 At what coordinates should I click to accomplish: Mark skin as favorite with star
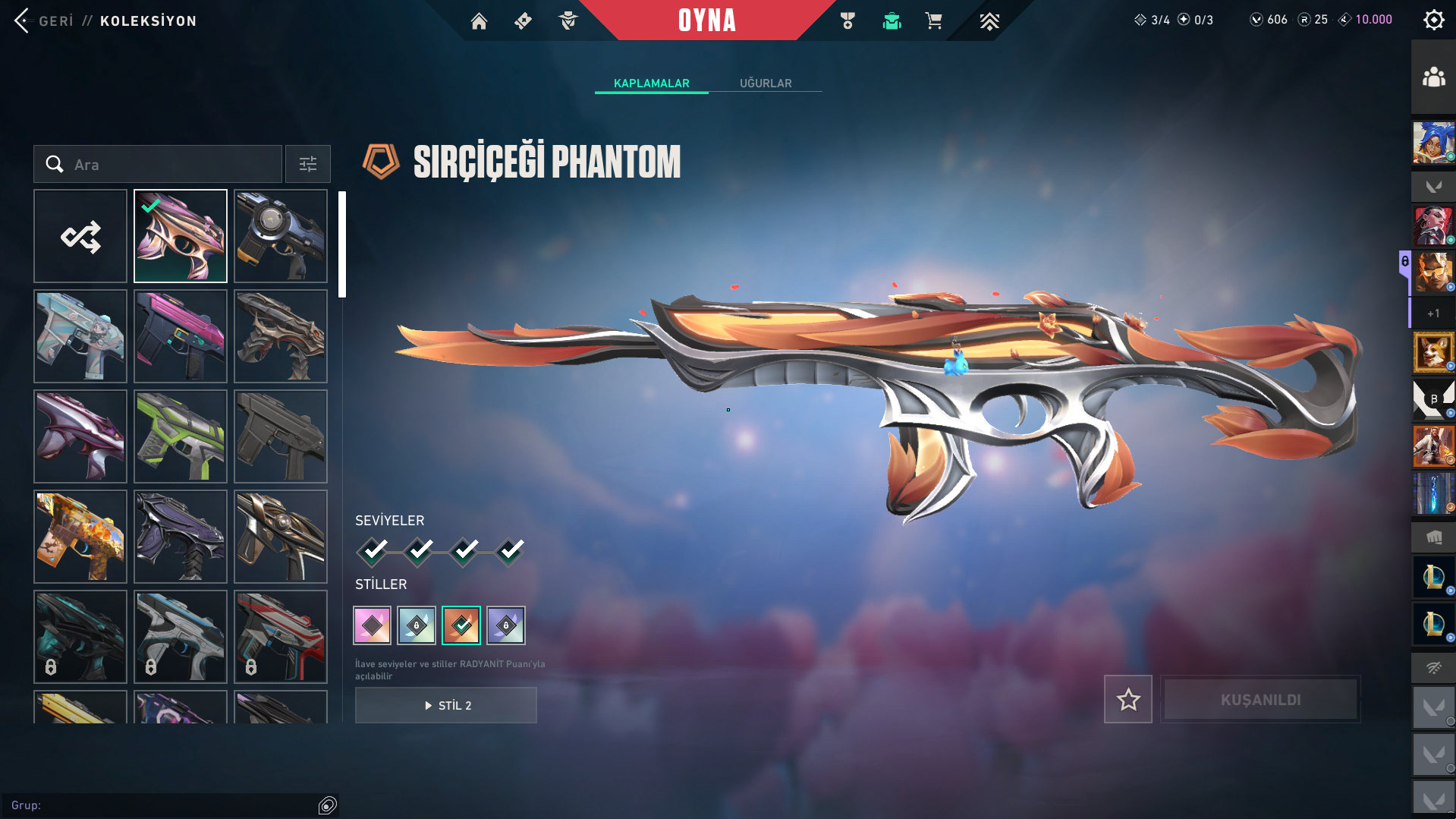pyautogui.click(x=1127, y=699)
